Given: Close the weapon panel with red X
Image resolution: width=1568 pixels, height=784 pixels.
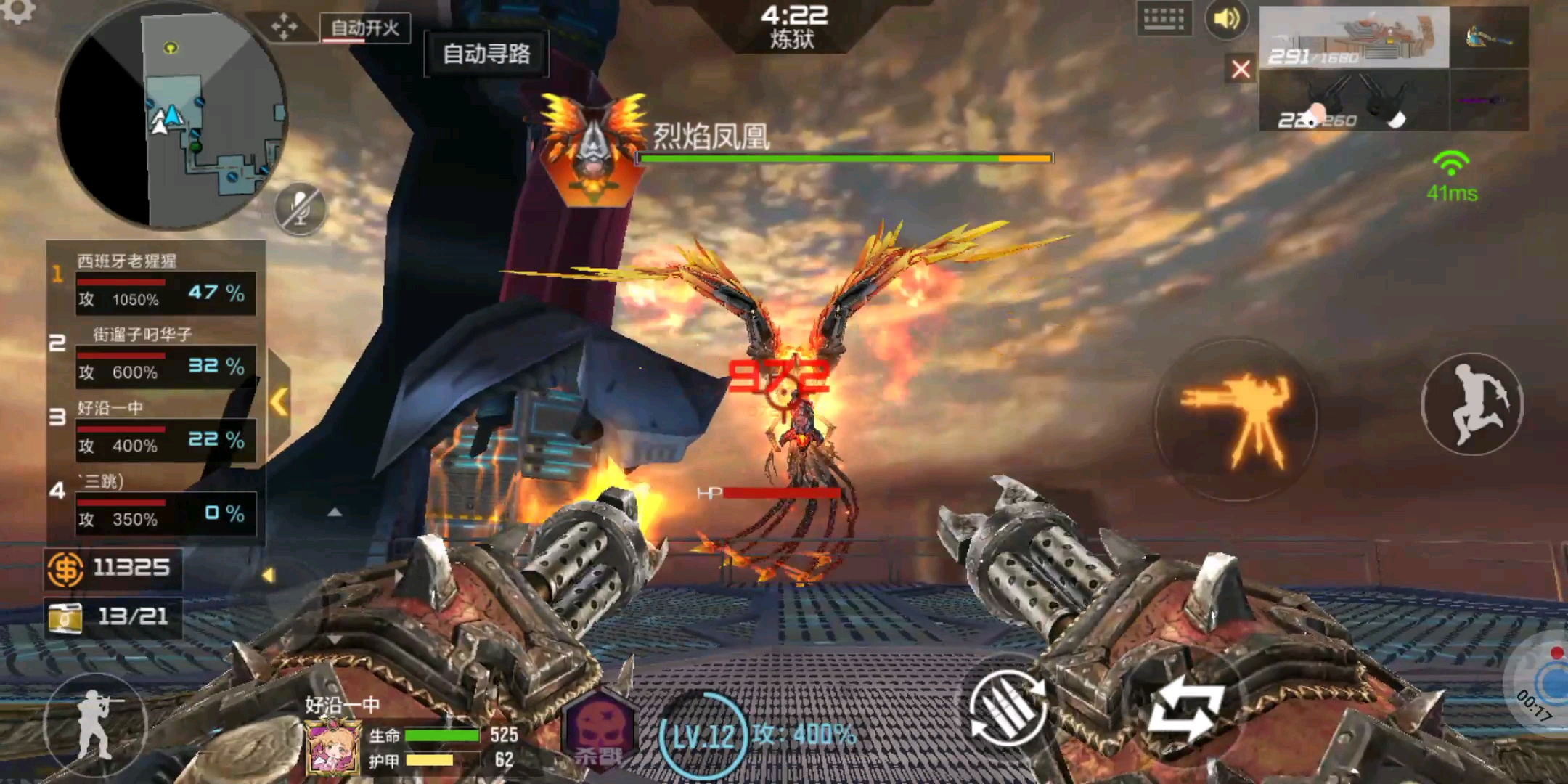Looking at the screenshot, I should tap(1241, 70).
